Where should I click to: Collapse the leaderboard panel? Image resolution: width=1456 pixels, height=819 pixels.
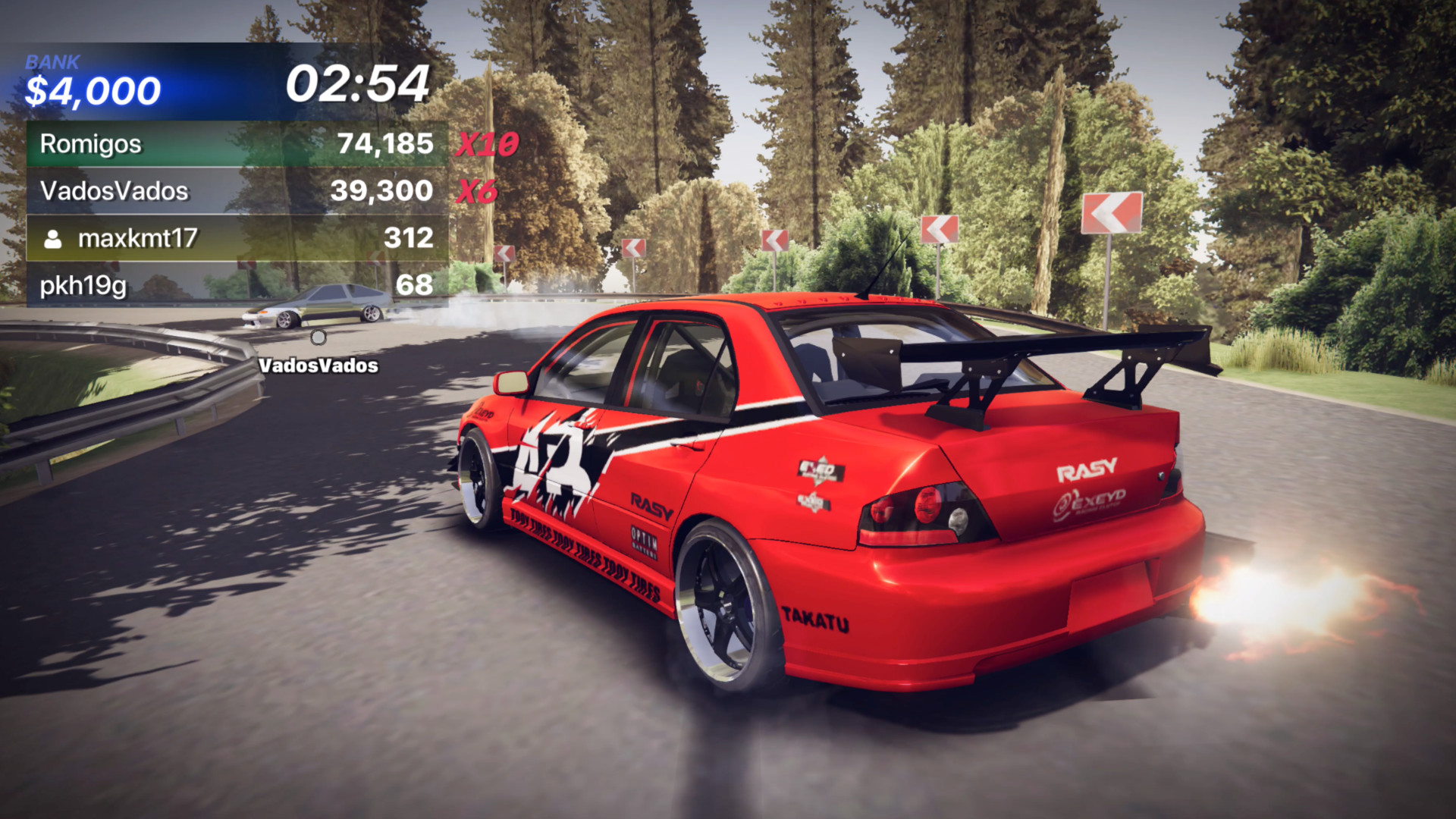(x=227, y=215)
